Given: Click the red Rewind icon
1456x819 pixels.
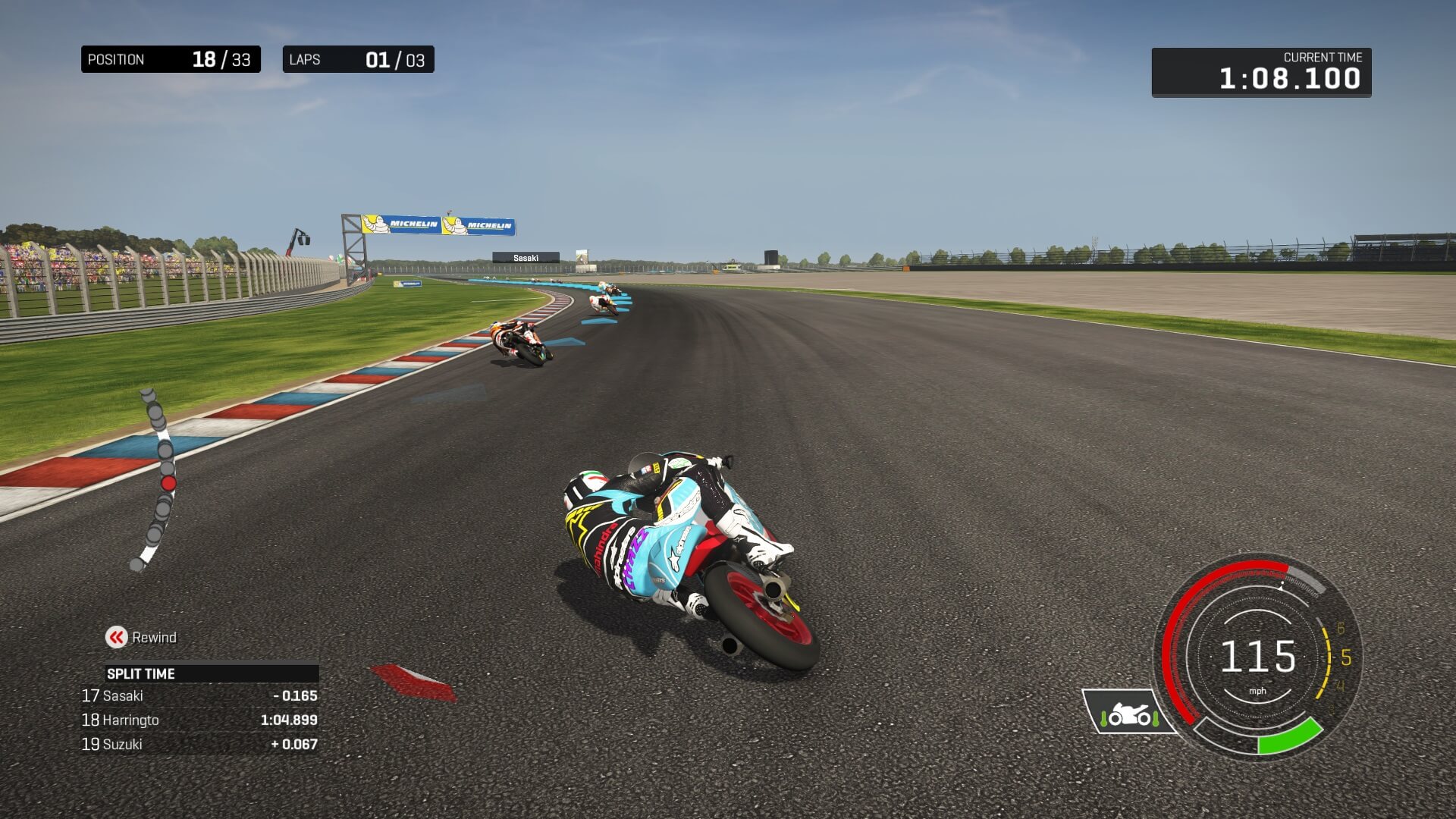Looking at the screenshot, I should pyautogui.click(x=116, y=637).
